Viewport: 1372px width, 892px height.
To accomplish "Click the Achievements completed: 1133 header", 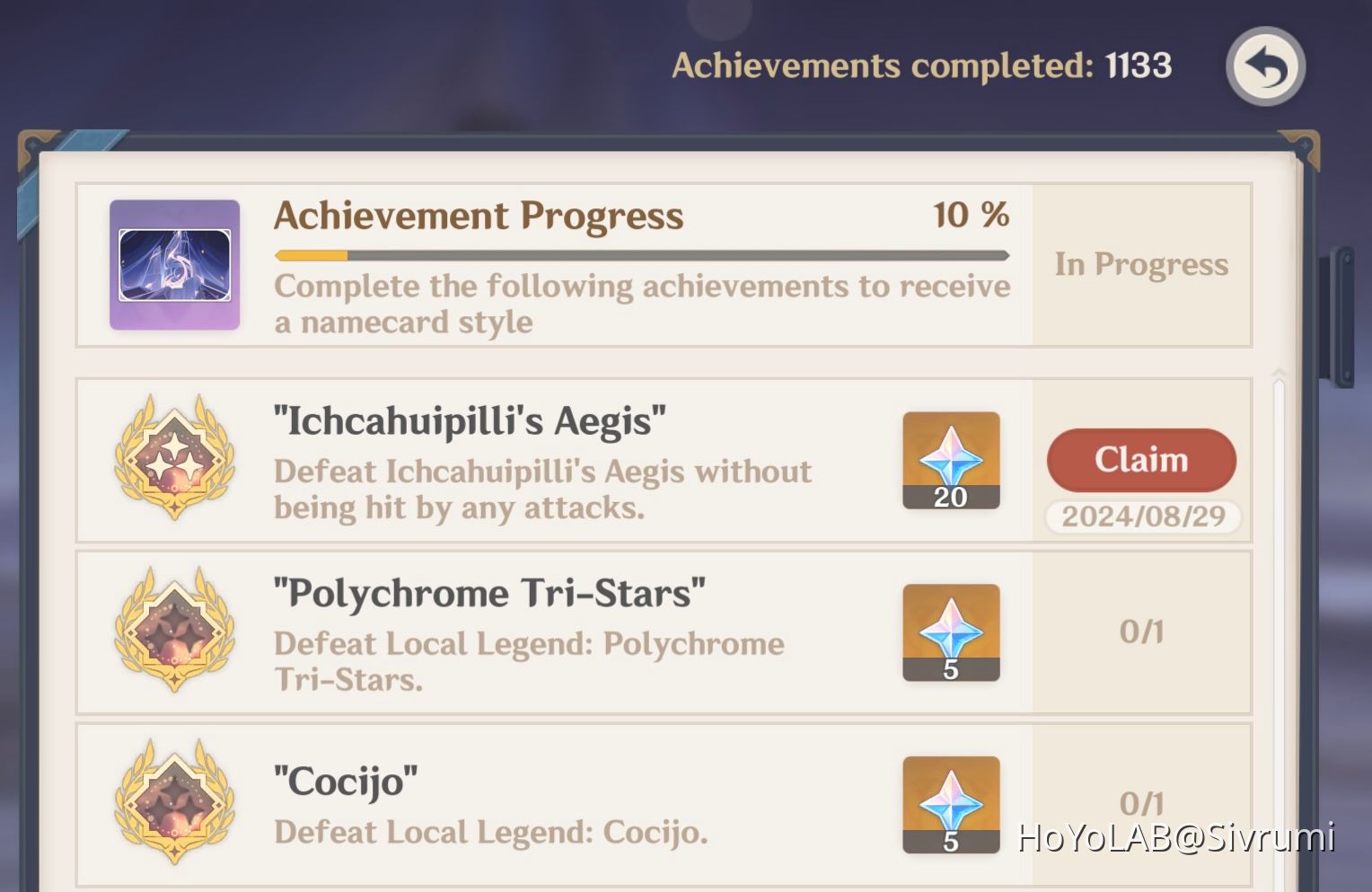I will (923, 65).
